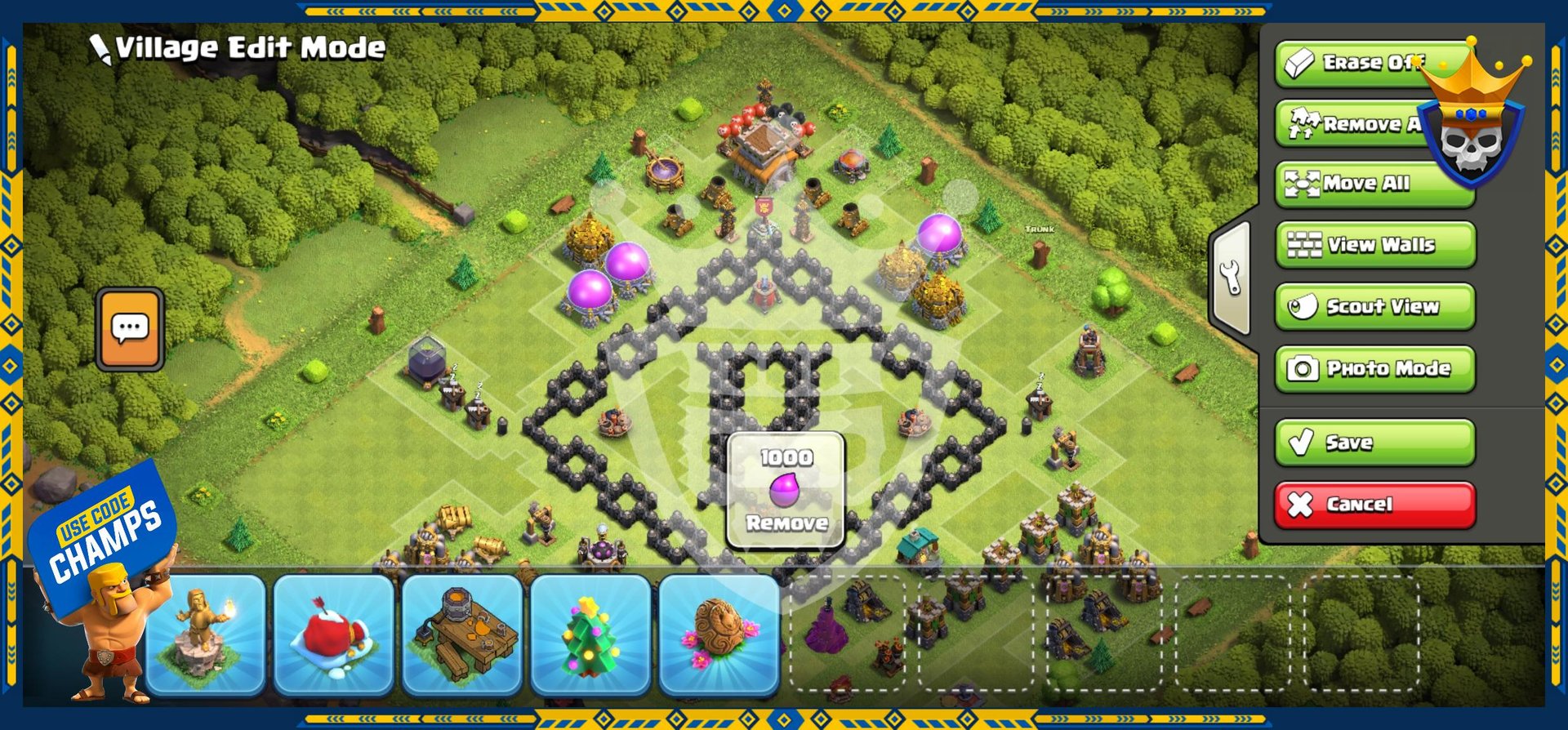
Task: Collapse the side panel with wrench tab
Action: coord(1232,278)
